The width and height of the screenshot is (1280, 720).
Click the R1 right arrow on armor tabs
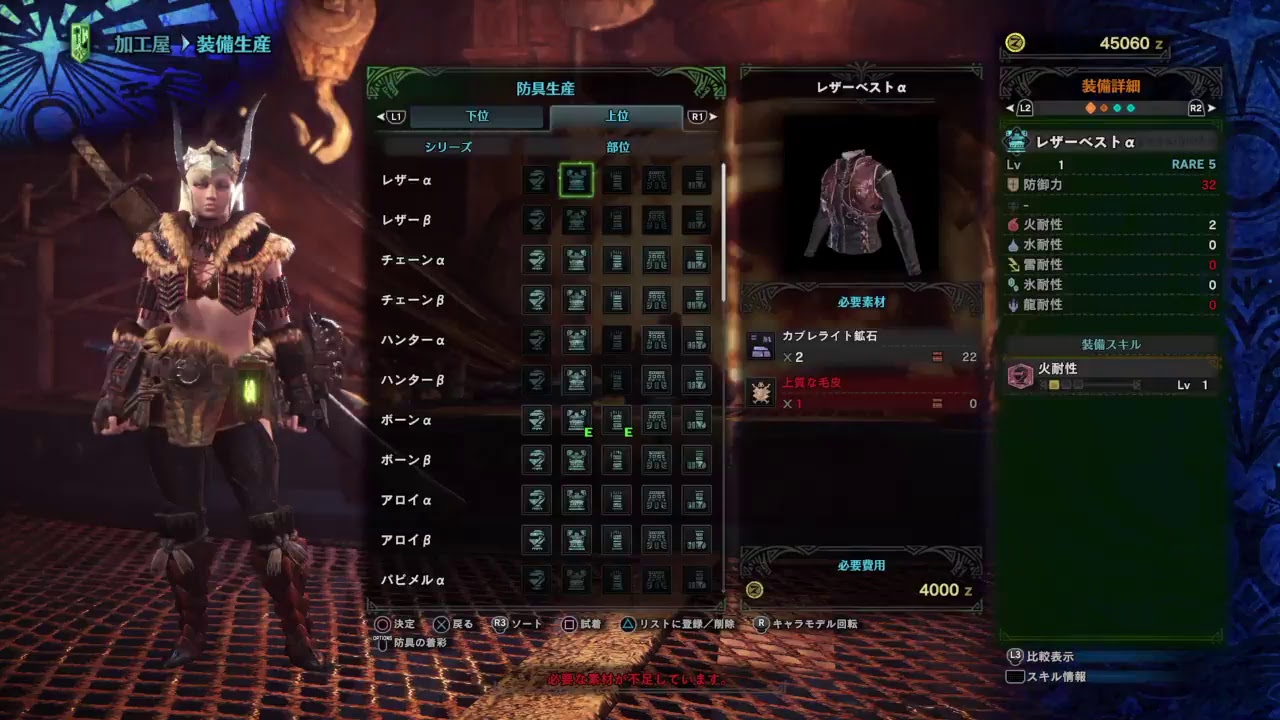tap(700, 116)
